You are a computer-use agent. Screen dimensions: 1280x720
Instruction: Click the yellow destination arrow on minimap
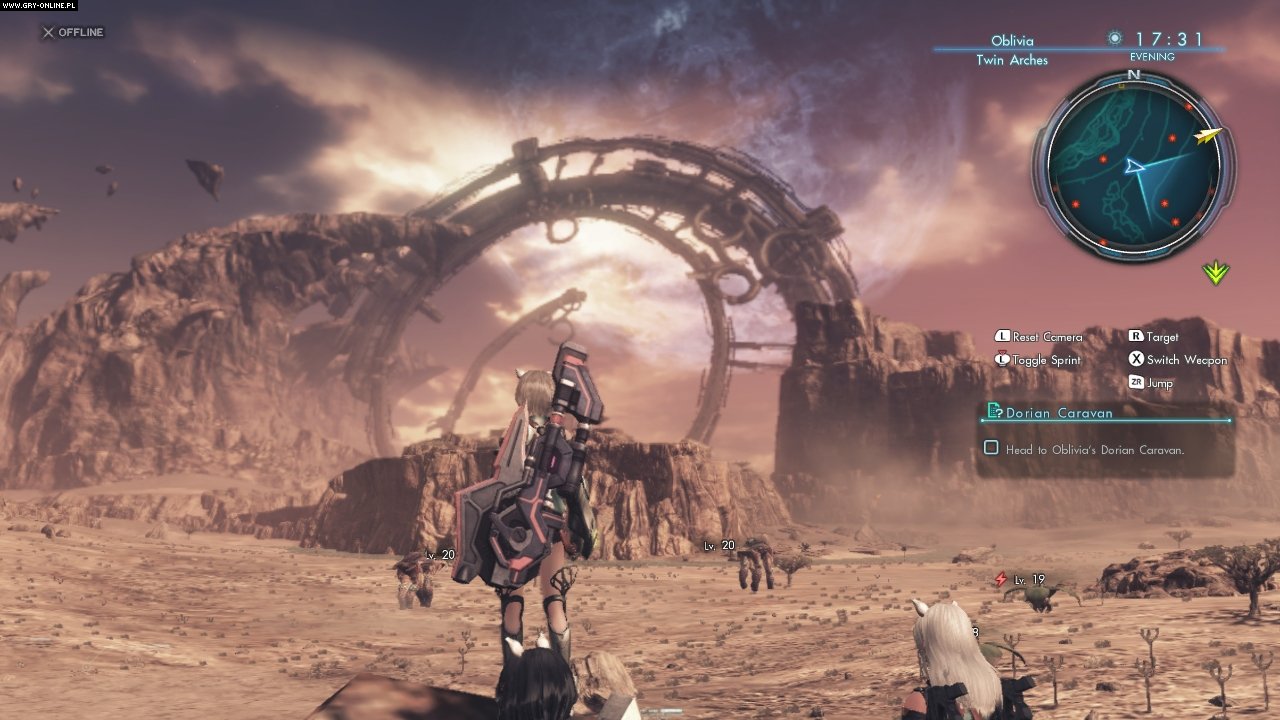click(x=1209, y=135)
